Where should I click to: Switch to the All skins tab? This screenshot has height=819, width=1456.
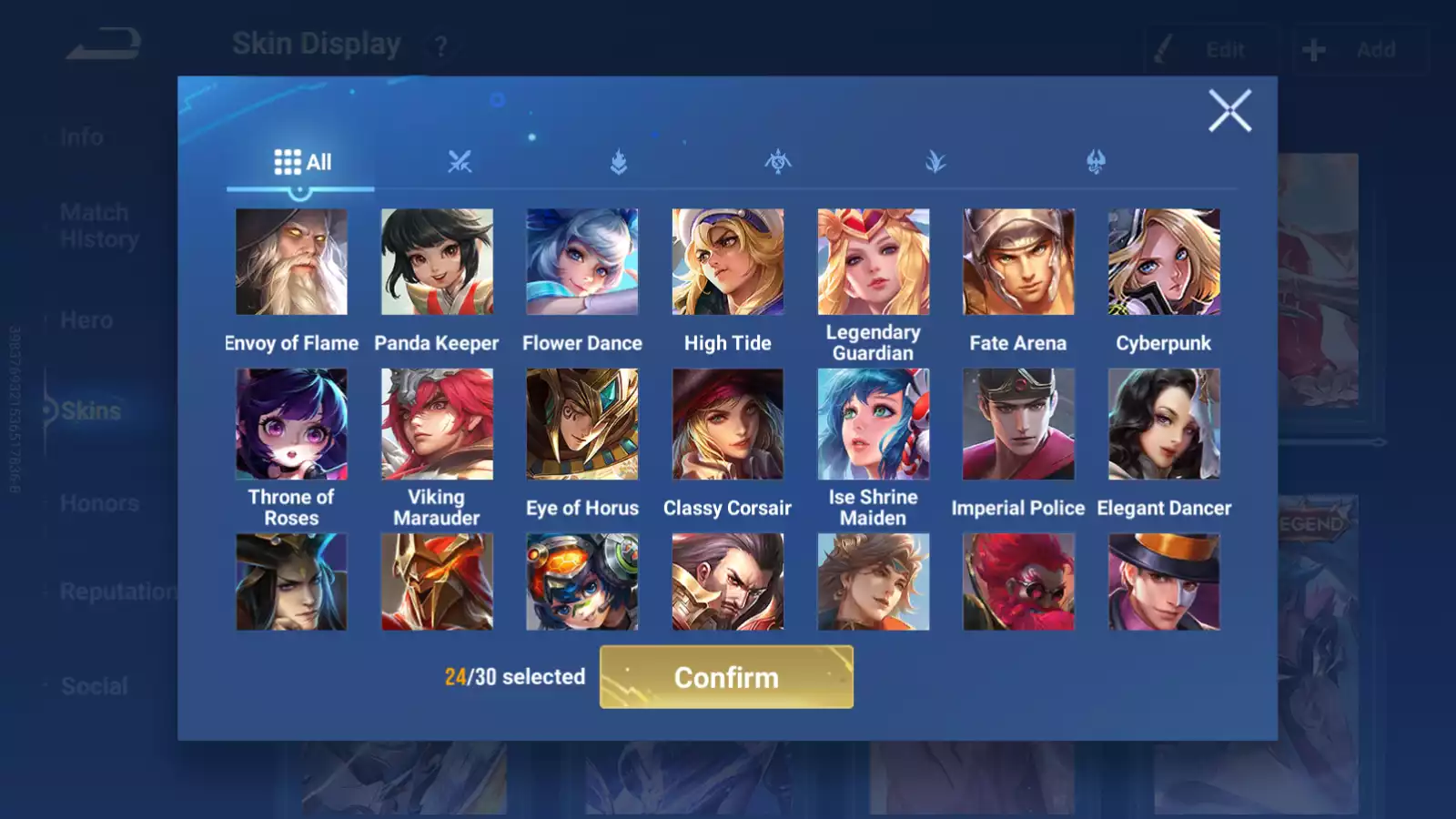pos(301,162)
